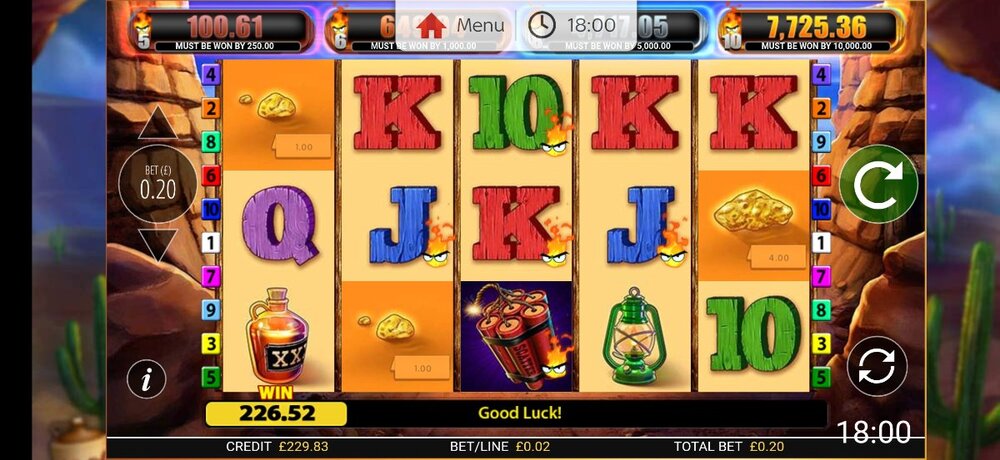Activate the autoplay circular arrows button

click(877, 365)
